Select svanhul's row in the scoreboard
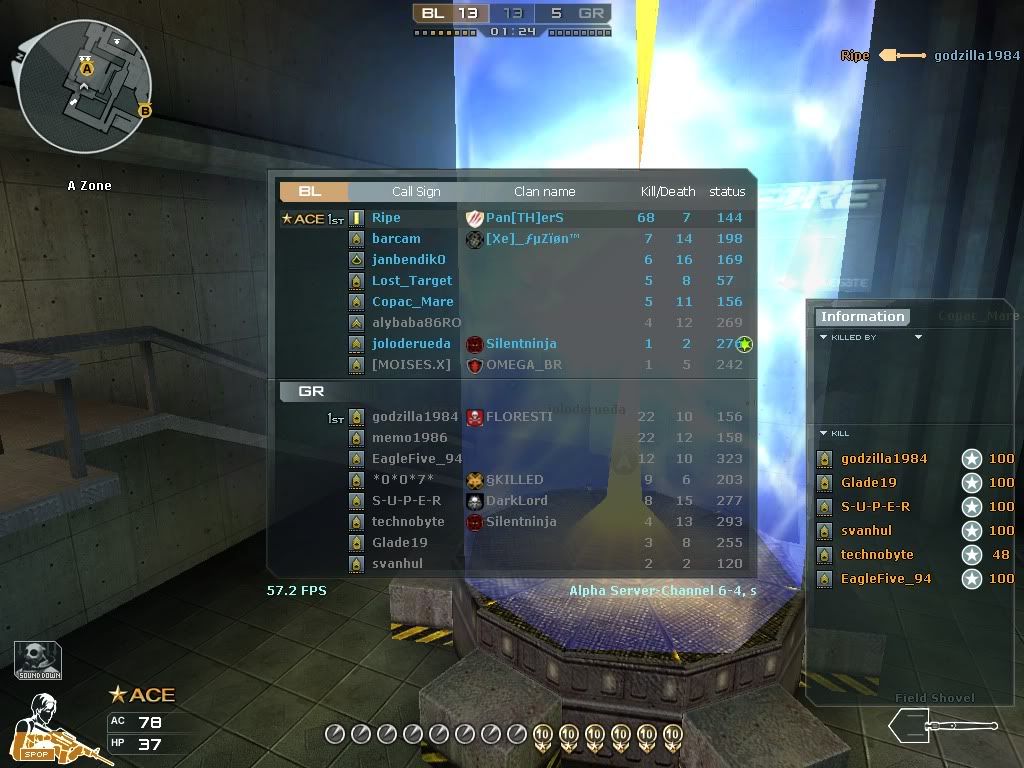1024x768 pixels. 397,564
